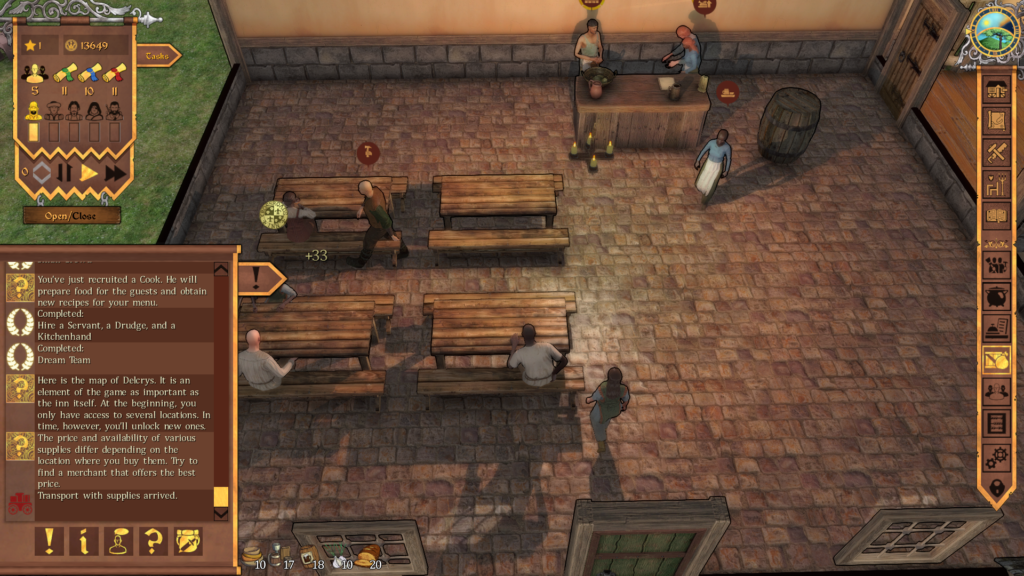Click the Open/Close inn button
The image size is (1024, 576).
[x=72, y=215]
